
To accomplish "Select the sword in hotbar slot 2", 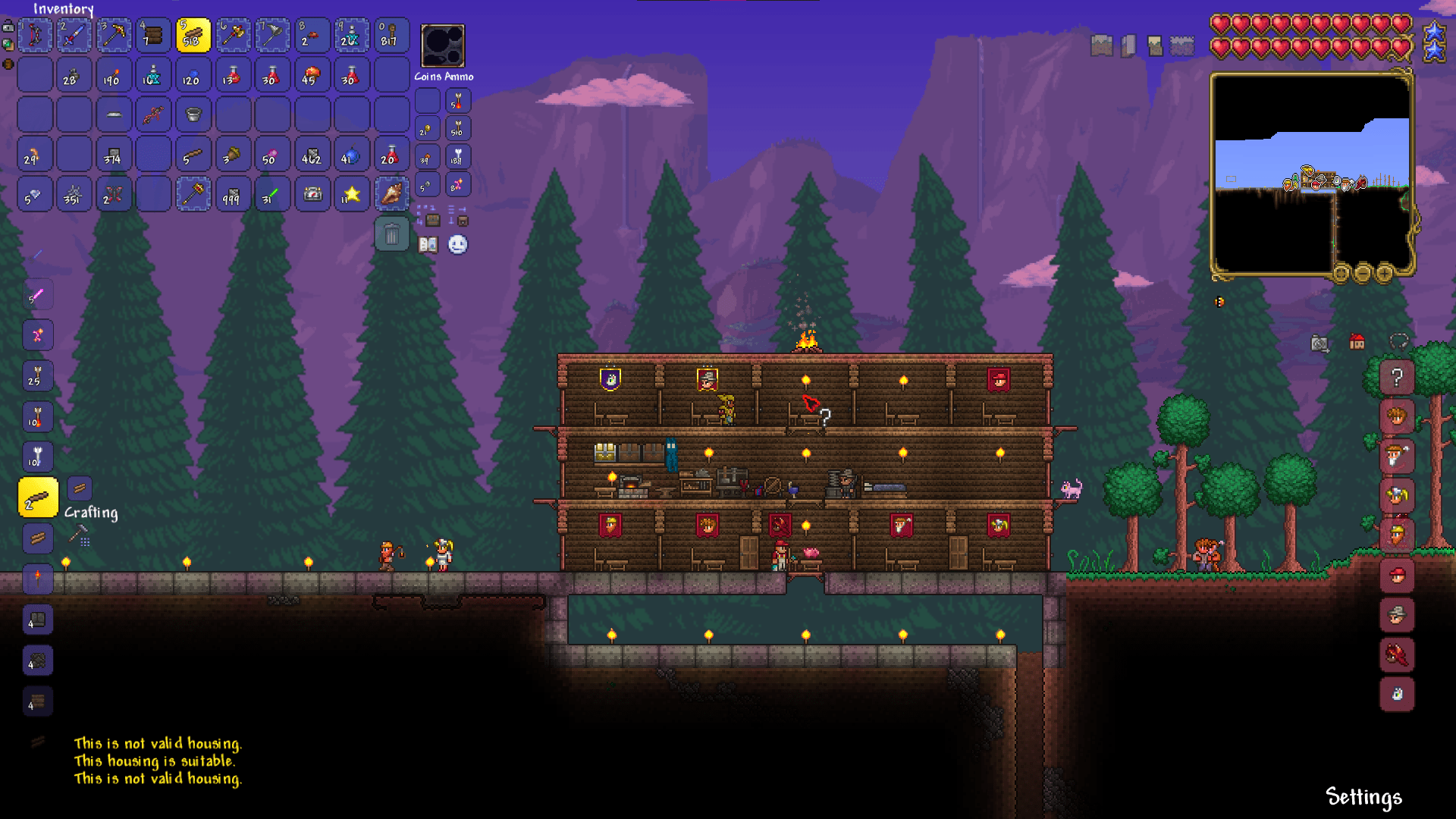I will coord(74,35).
